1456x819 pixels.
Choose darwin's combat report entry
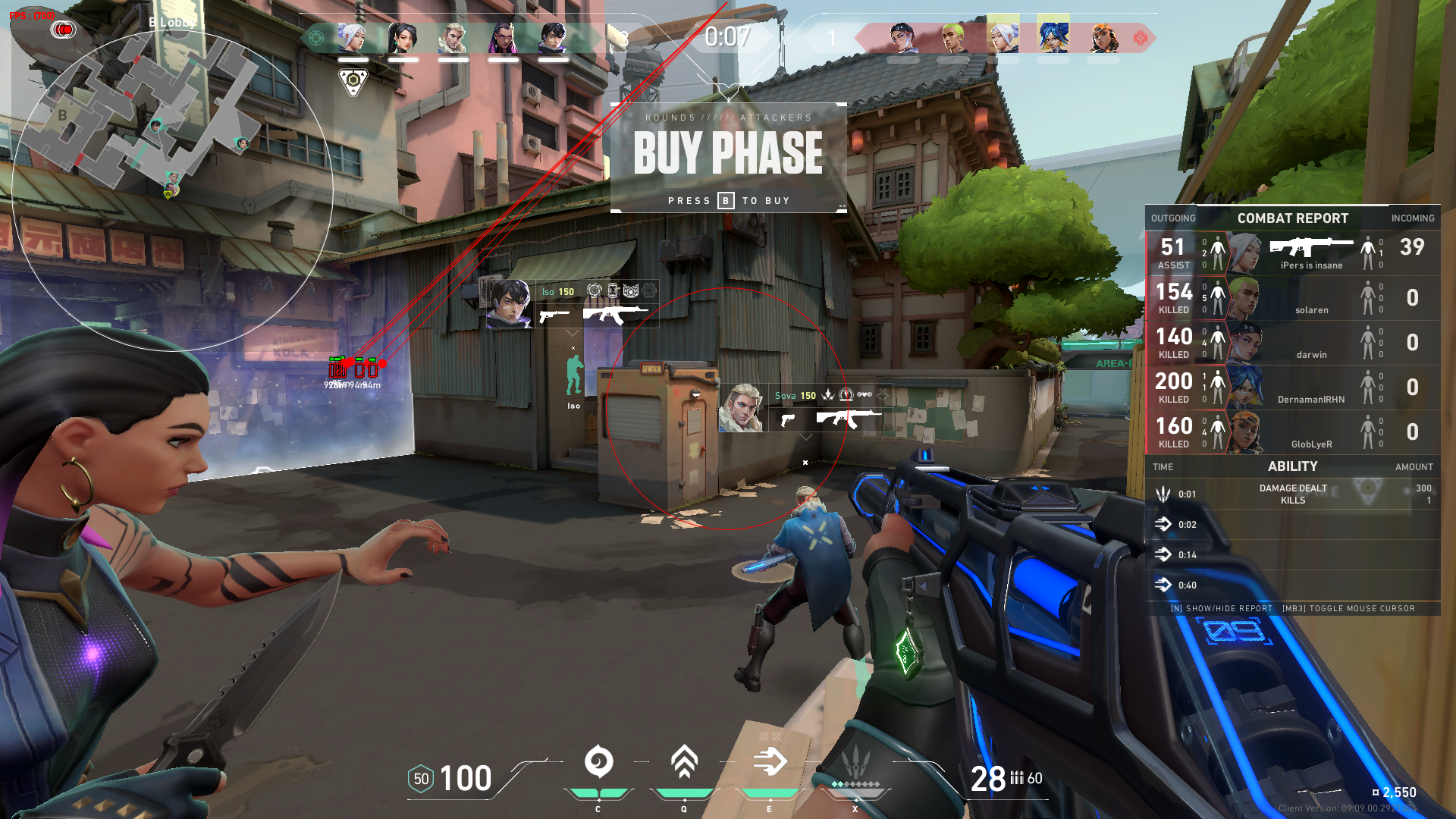pyautogui.click(x=1292, y=343)
